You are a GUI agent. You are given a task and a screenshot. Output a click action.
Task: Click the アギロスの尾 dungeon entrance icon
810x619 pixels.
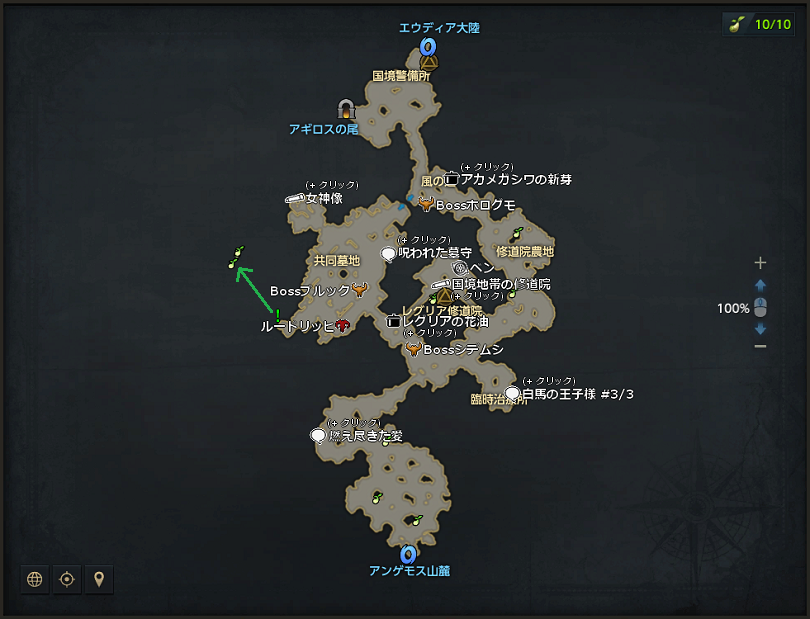click(x=347, y=110)
